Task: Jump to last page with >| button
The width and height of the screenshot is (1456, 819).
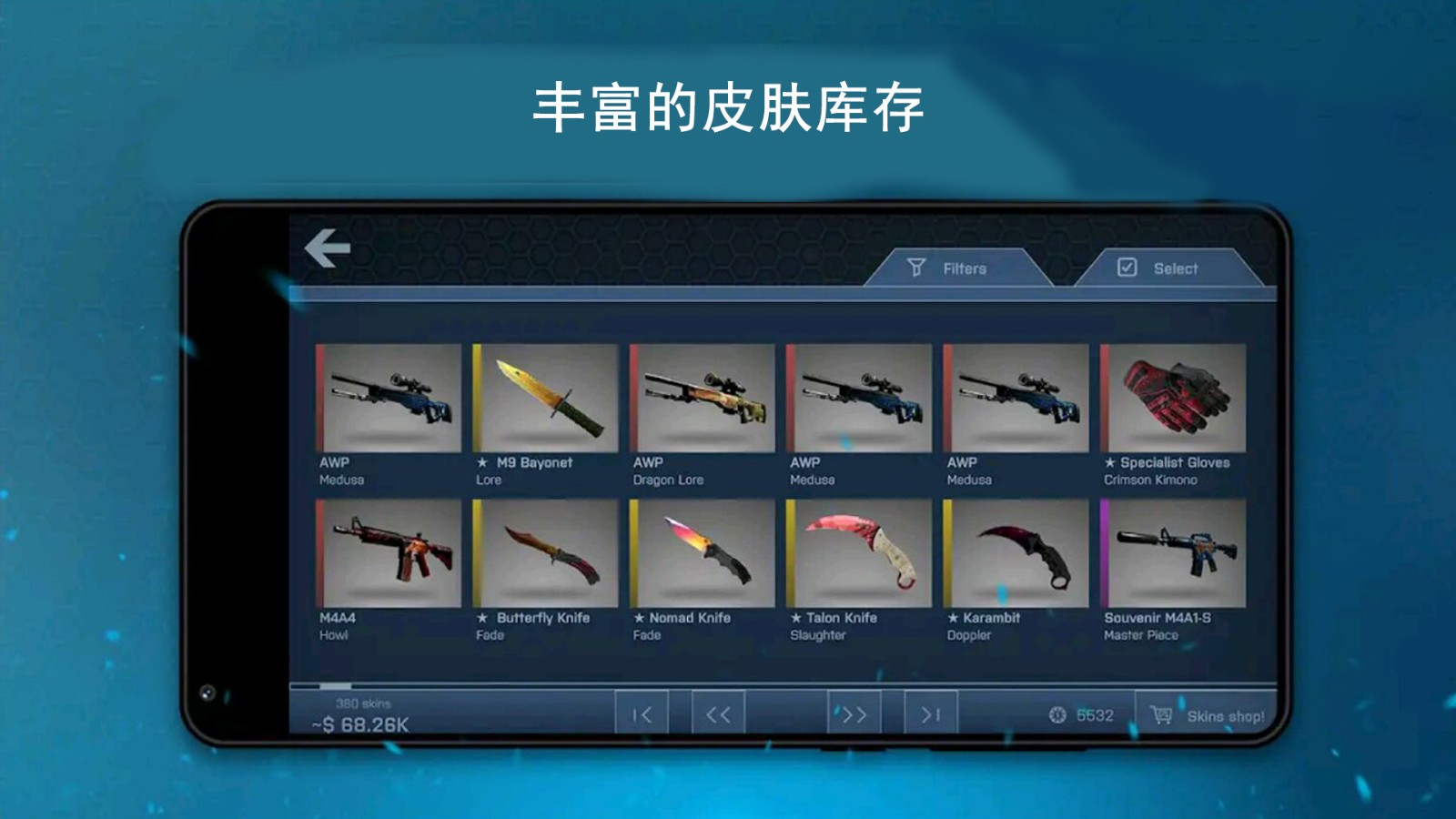Action: pos(930,715)
